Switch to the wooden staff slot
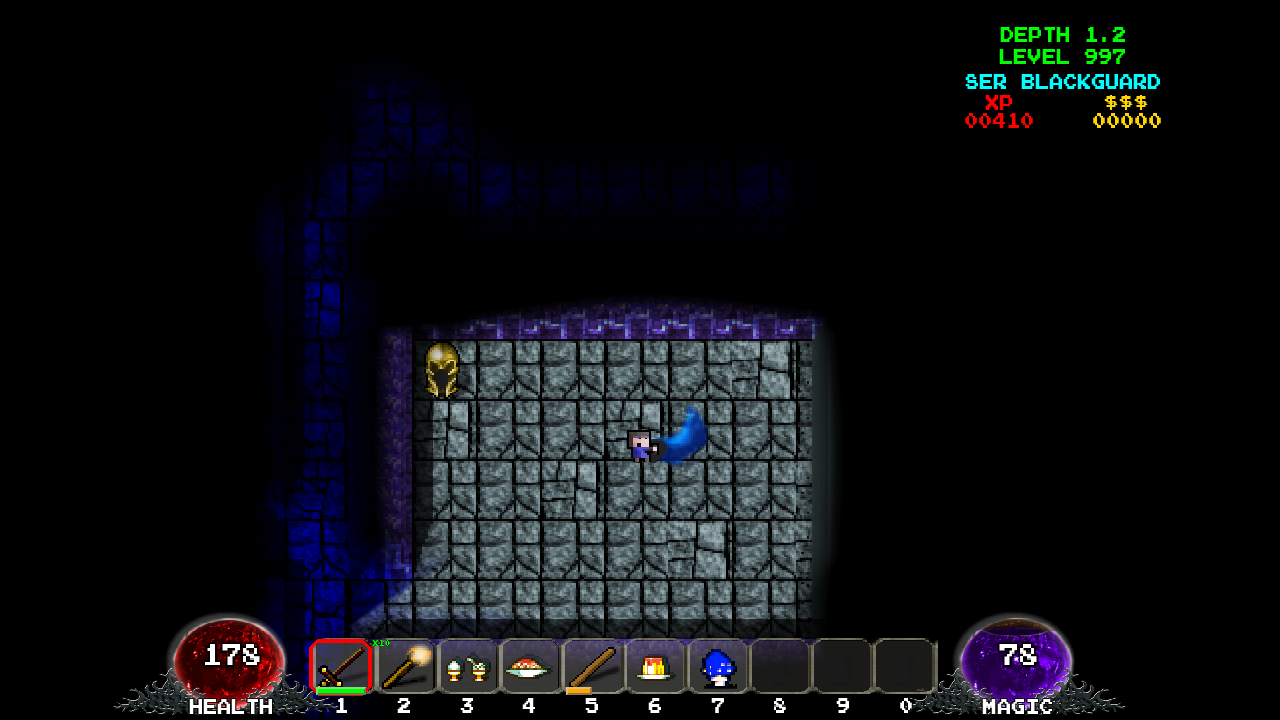 click(x=592, y=666)
